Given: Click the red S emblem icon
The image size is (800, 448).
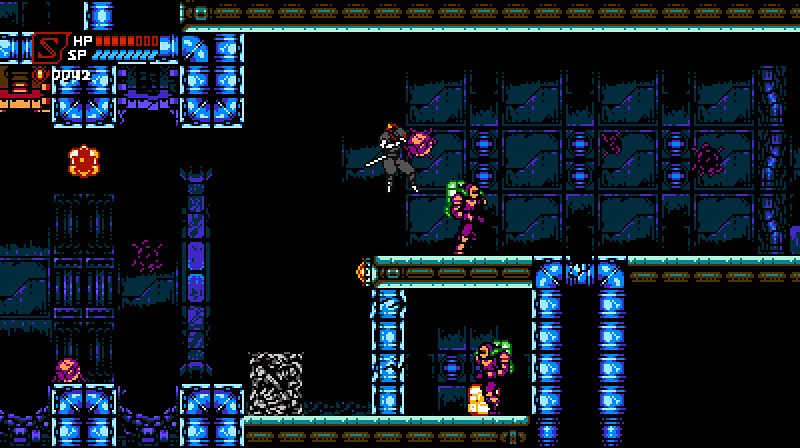Looking at the screenshot, I should click(47, 48).
